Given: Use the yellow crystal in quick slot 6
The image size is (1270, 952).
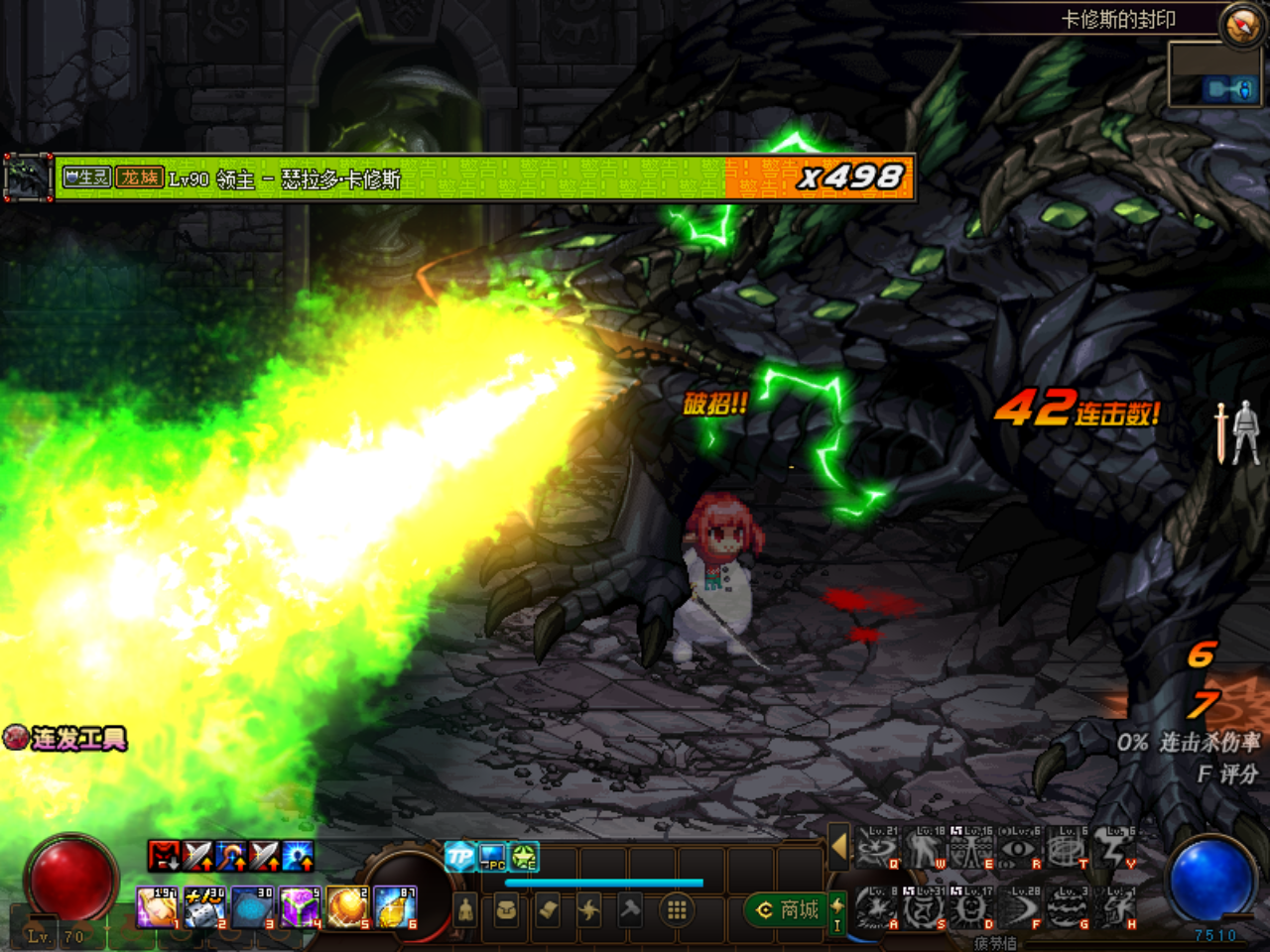Looking at the screenshot, I should (x=395, y=907).
